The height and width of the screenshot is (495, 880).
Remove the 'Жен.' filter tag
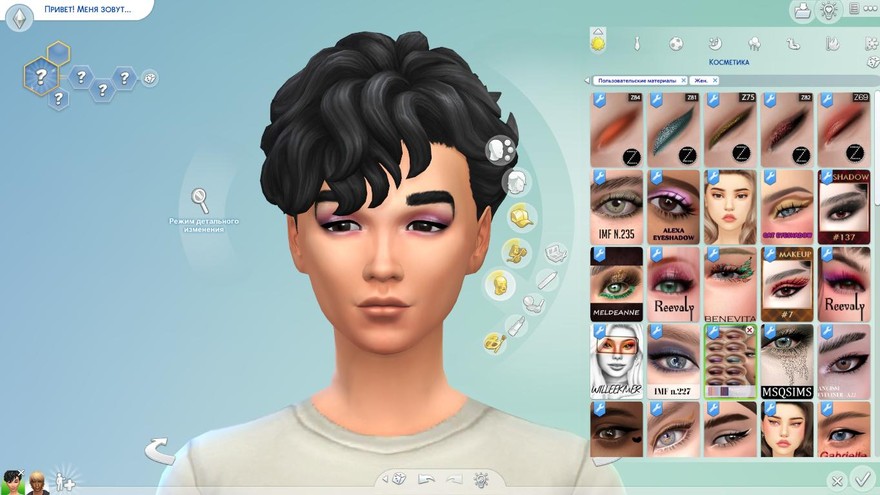[x=714, y=80]
